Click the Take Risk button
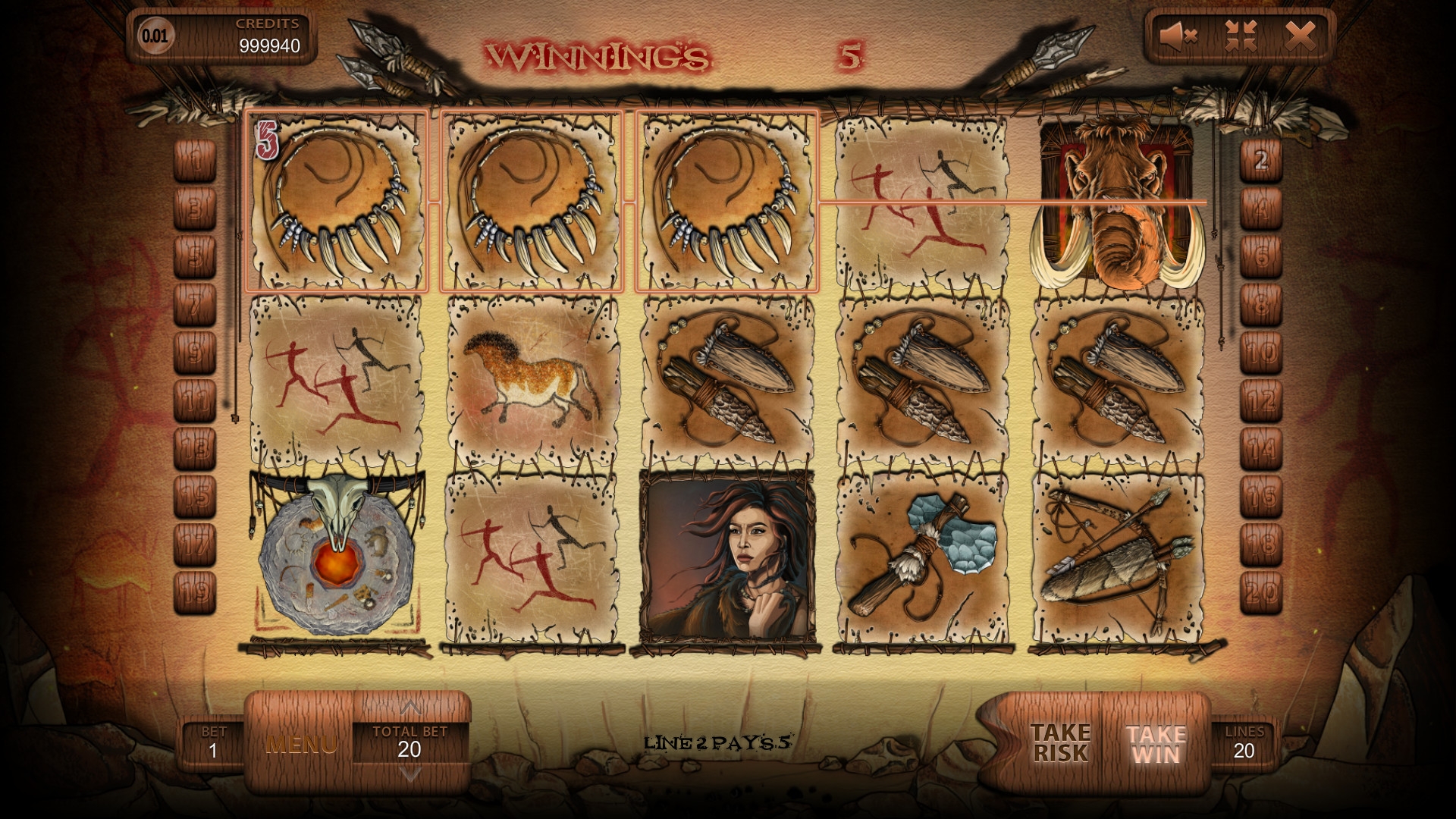The image size is (1456, 819). pos(1059,742)
